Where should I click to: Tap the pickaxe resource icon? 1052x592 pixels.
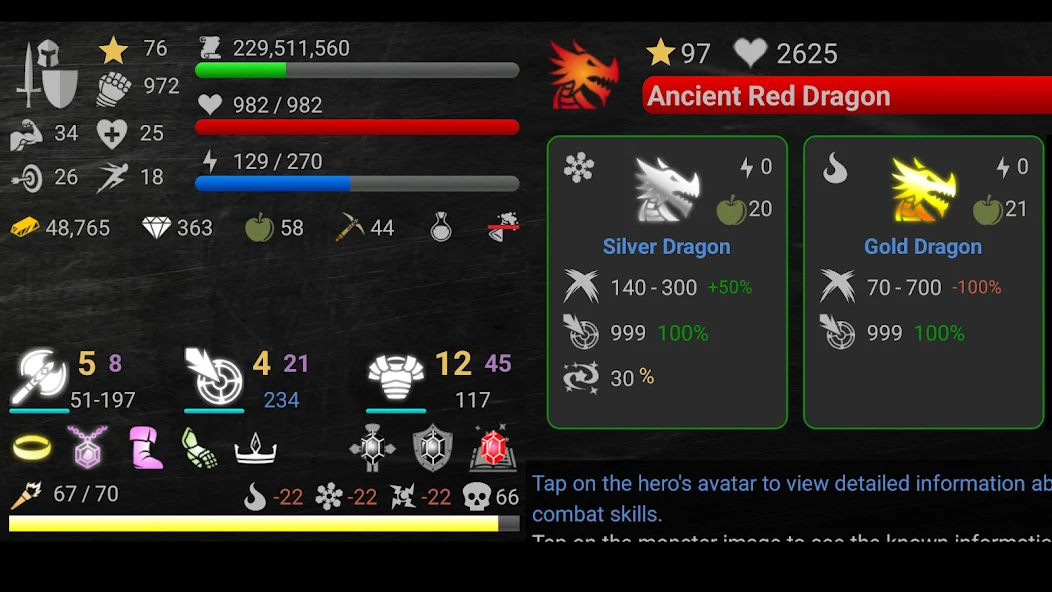point(350,228)
